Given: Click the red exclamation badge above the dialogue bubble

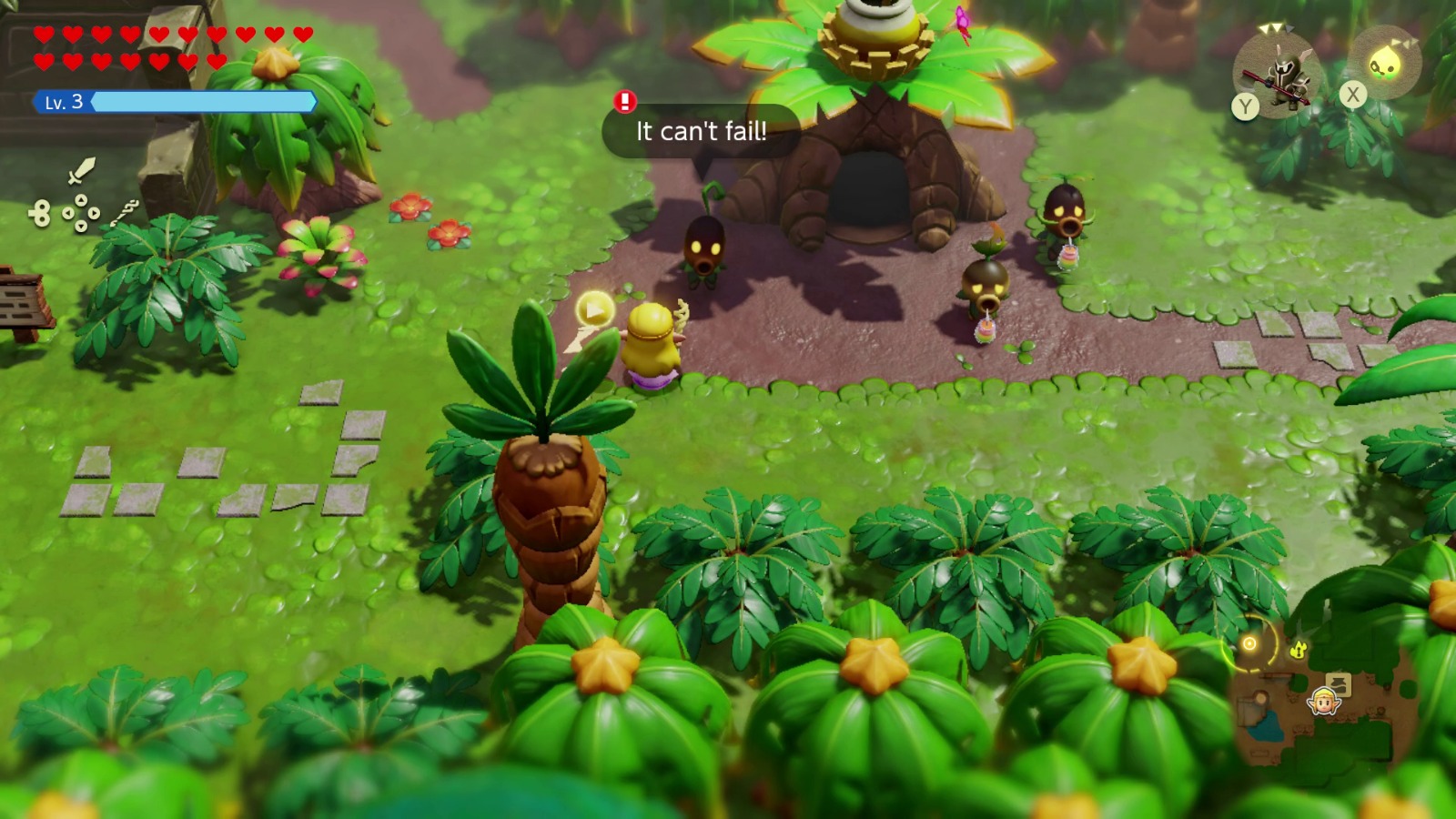Looking at the screenshot, I should pyautogui.click(x=623, y=102).
